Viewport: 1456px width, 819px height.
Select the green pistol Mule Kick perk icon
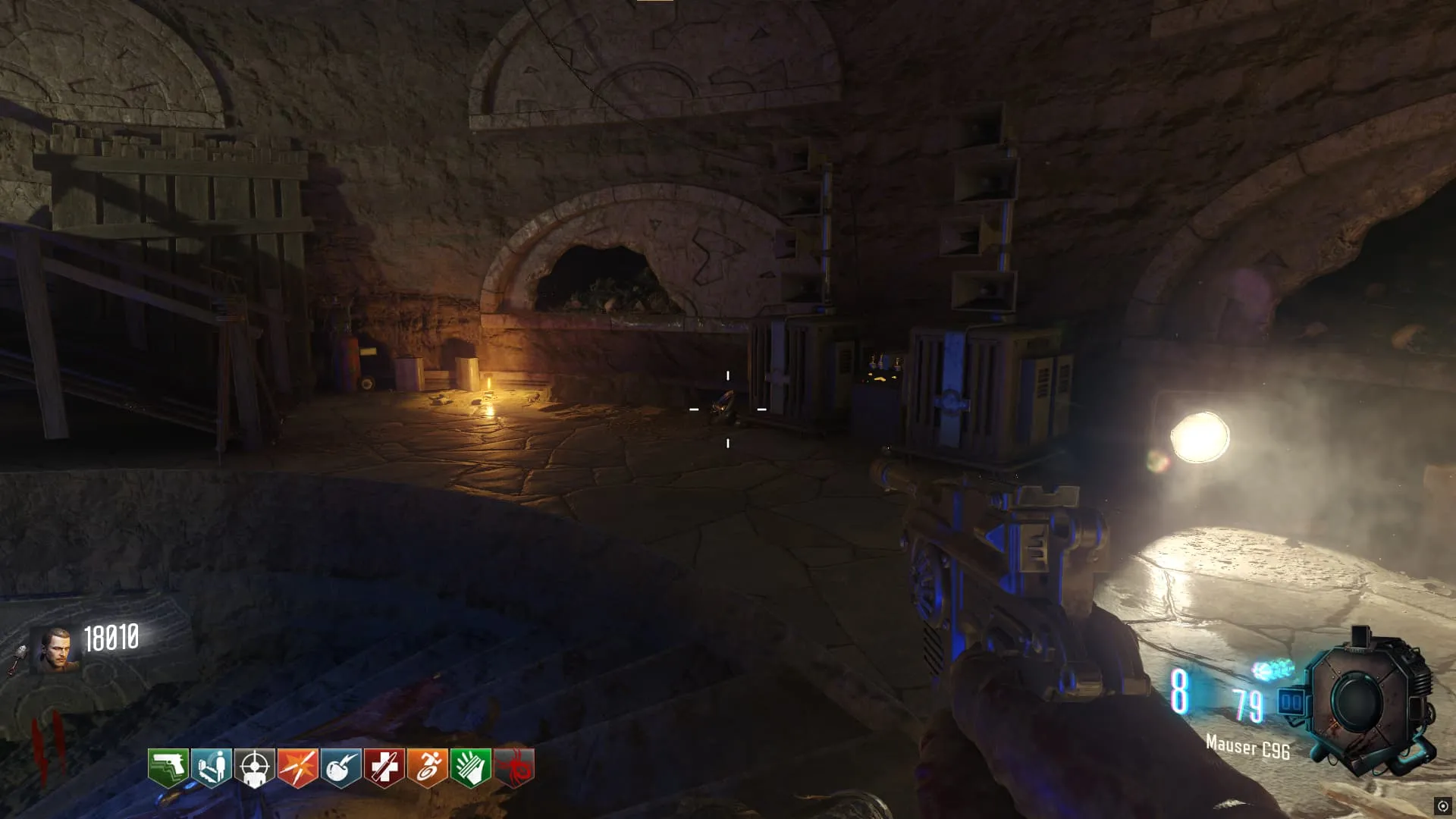[168, 768]
